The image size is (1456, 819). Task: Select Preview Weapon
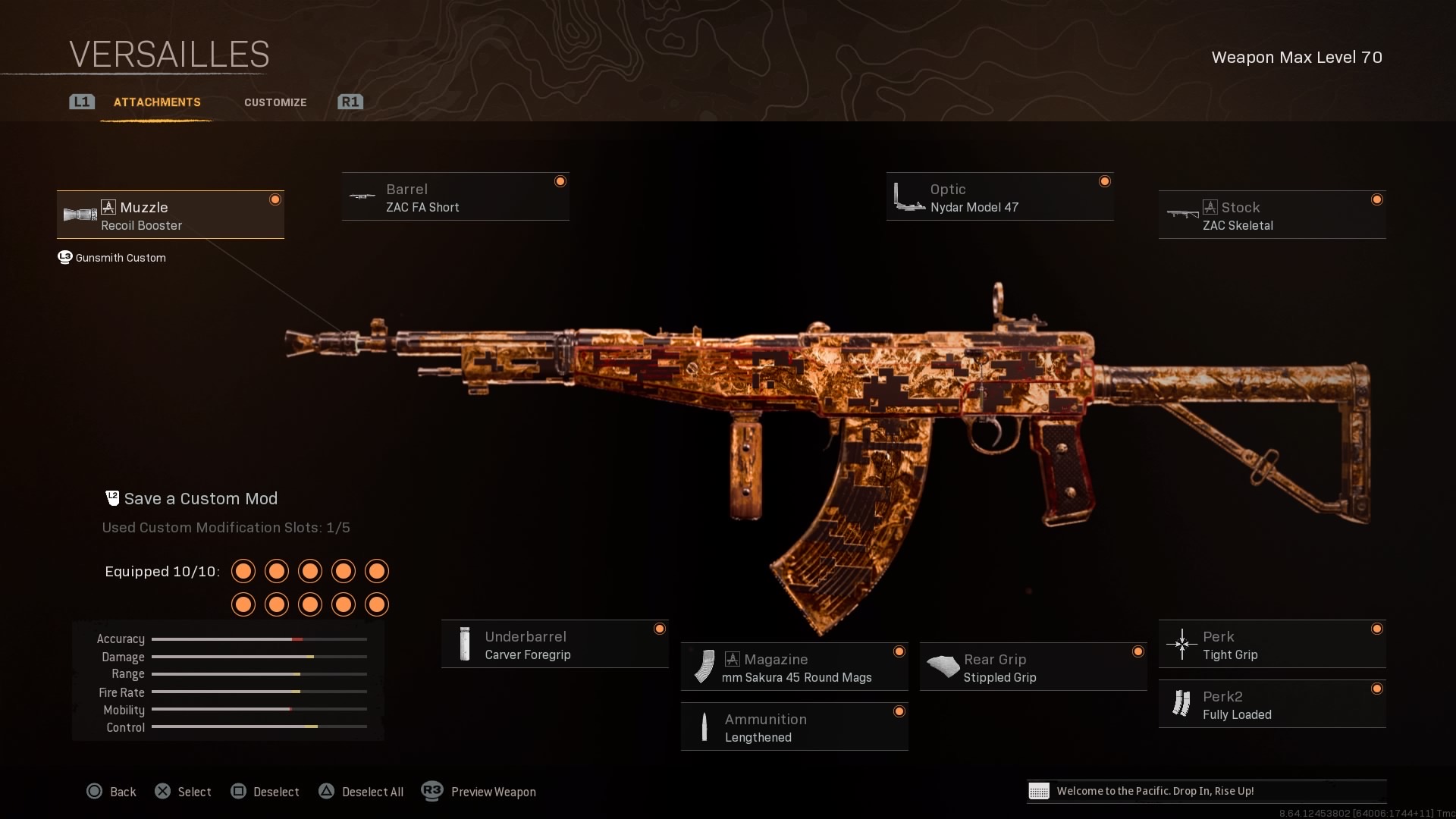[x=493, y=791]
